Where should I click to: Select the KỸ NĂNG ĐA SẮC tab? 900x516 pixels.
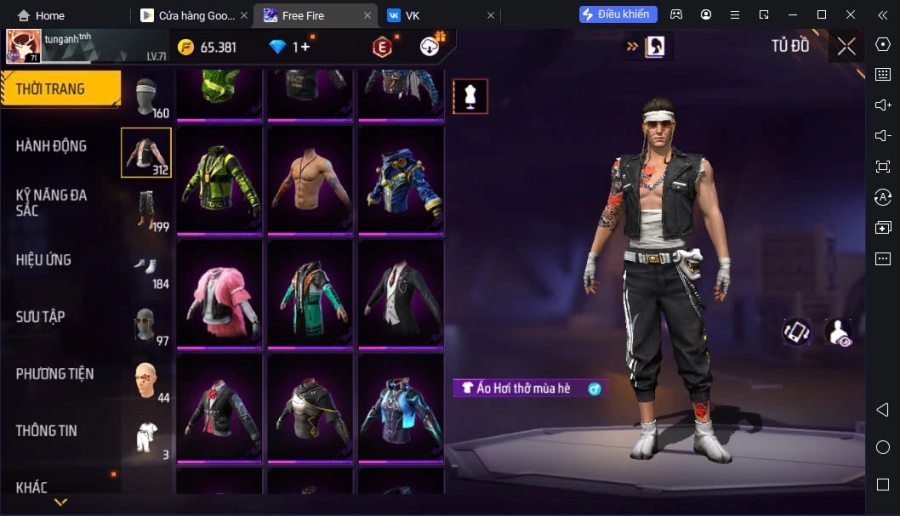click(x=51, y=203)
